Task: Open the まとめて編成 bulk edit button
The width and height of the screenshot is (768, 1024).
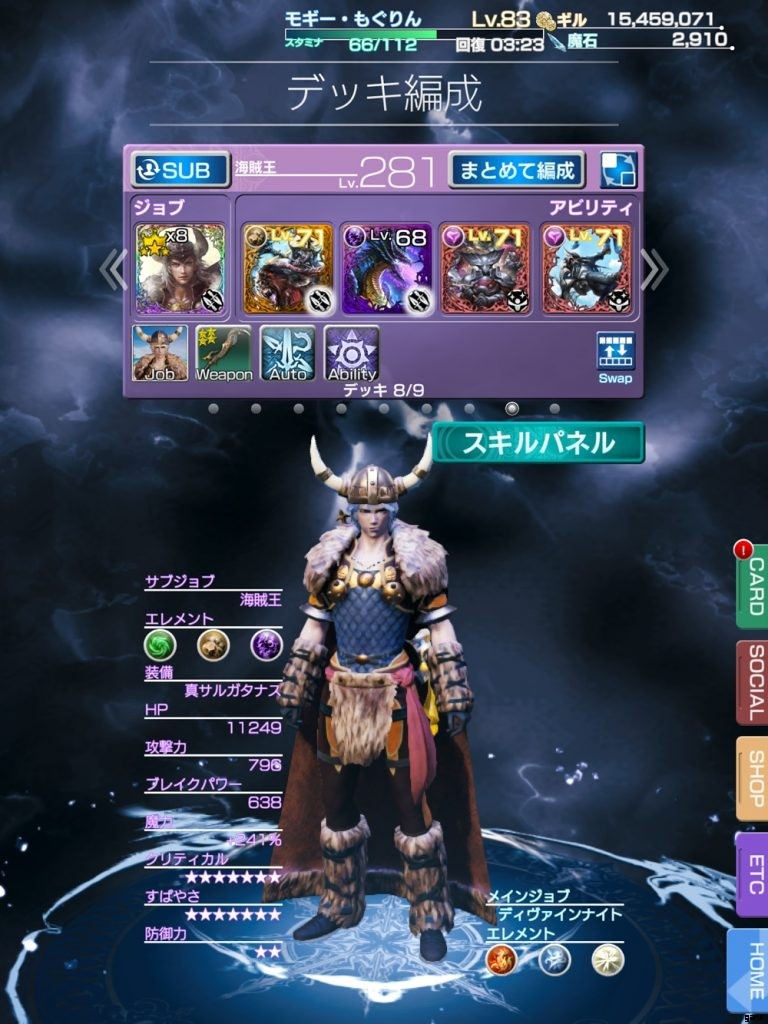Action: click(516, 170)
